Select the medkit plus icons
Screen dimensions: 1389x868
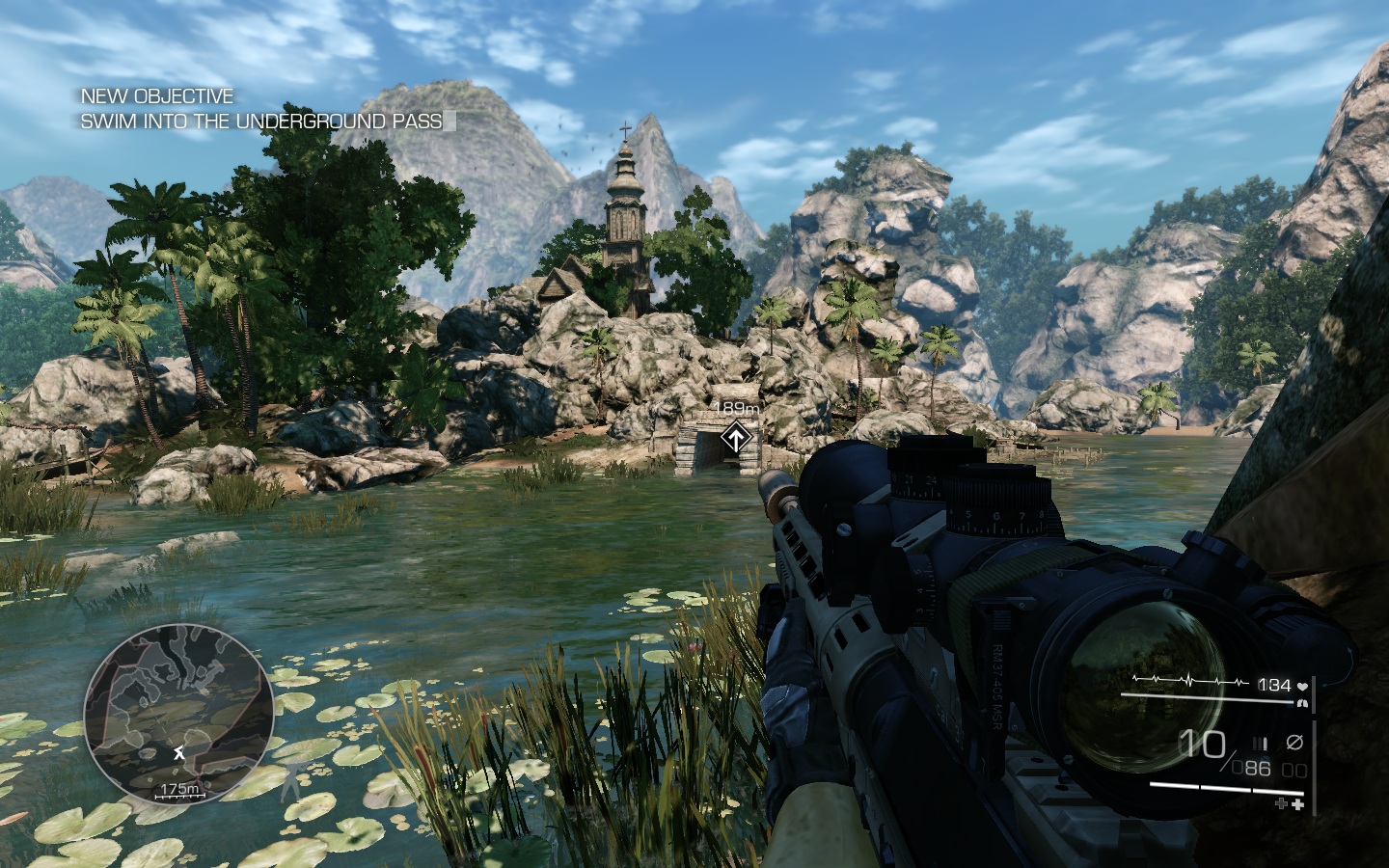(1290, 803)
